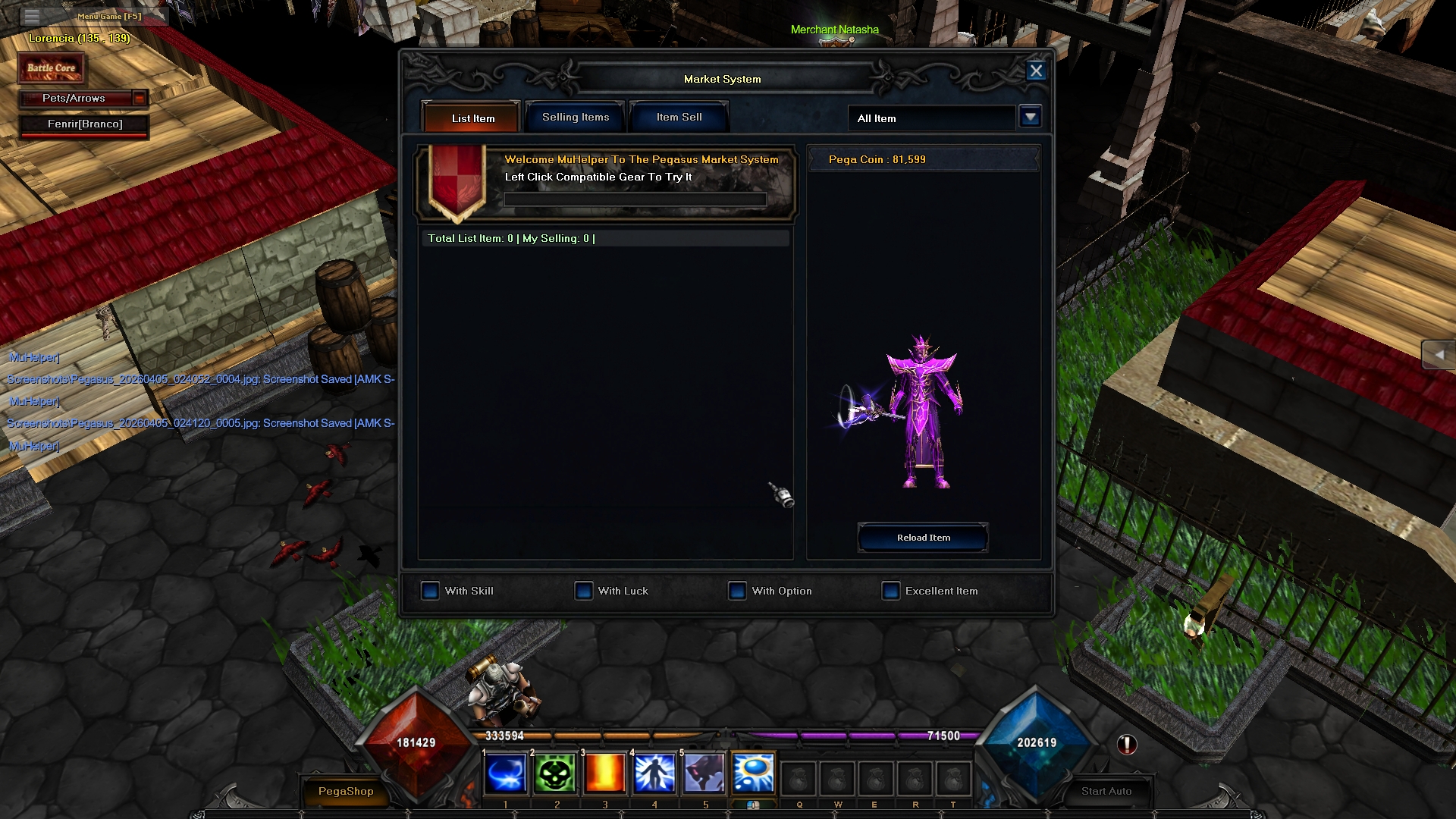Select the Item Sell tab
The width and height of the screenshot is (1456, 819).
679,118
